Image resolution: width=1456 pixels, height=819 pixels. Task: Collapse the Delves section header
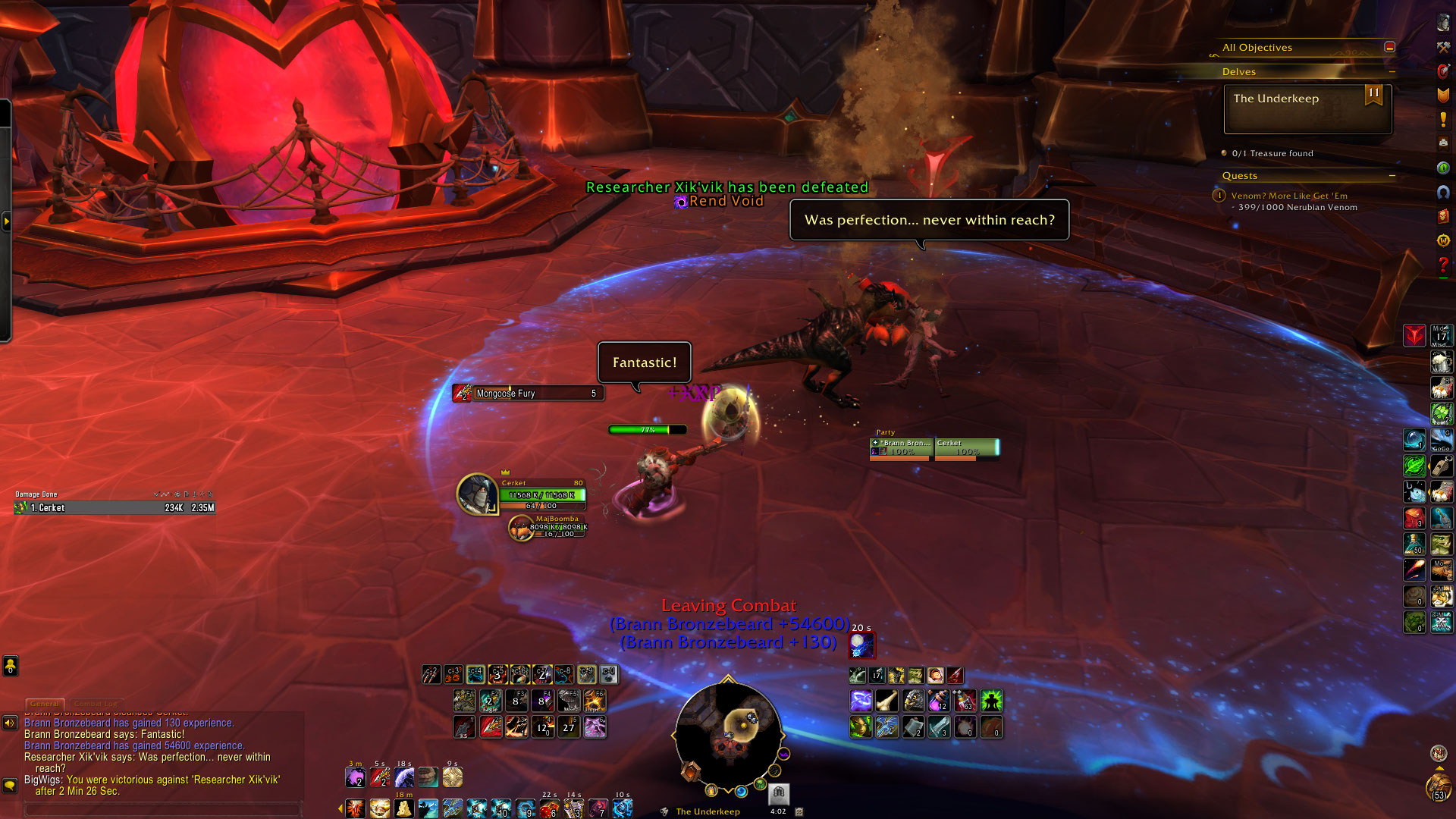click(1392, 72)
